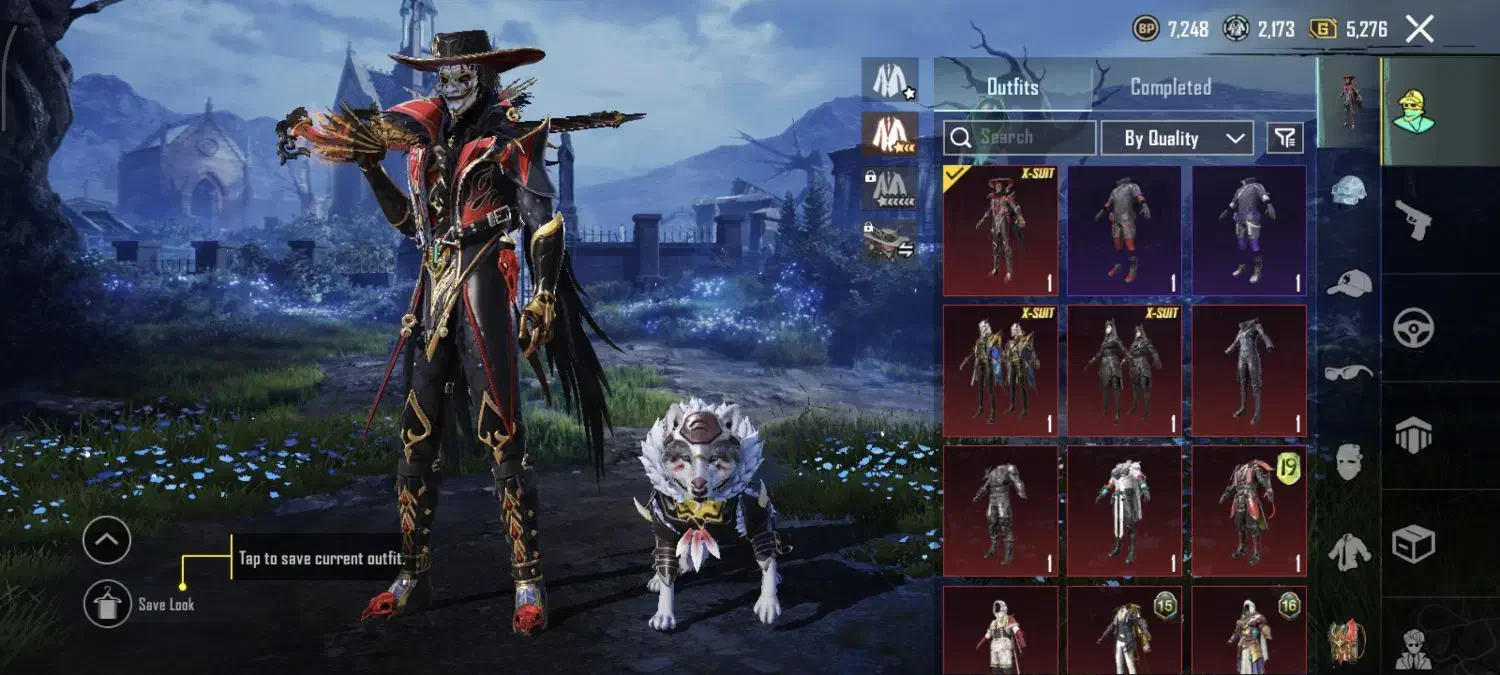Open the filter options button
Screen dimensions: 1500x675
1286,138
